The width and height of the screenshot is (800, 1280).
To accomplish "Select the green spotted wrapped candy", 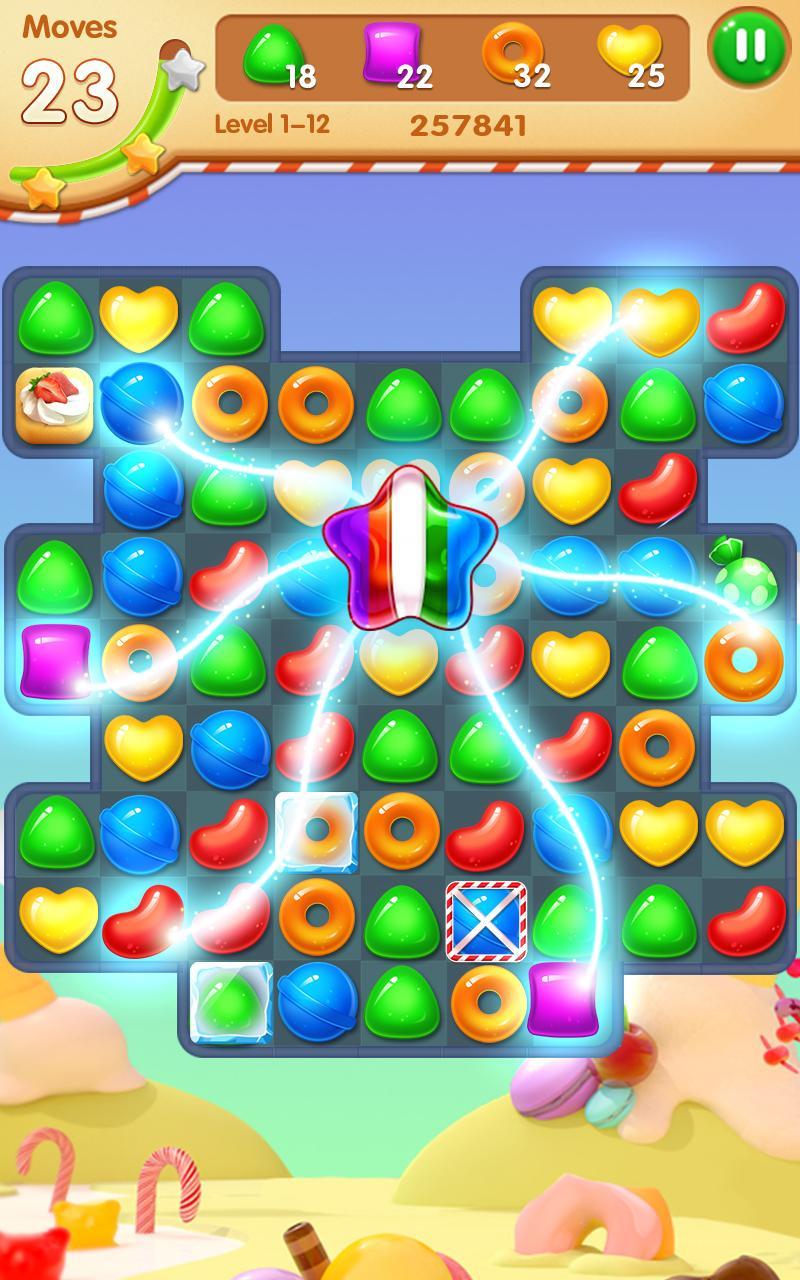I will pos(741,573).
